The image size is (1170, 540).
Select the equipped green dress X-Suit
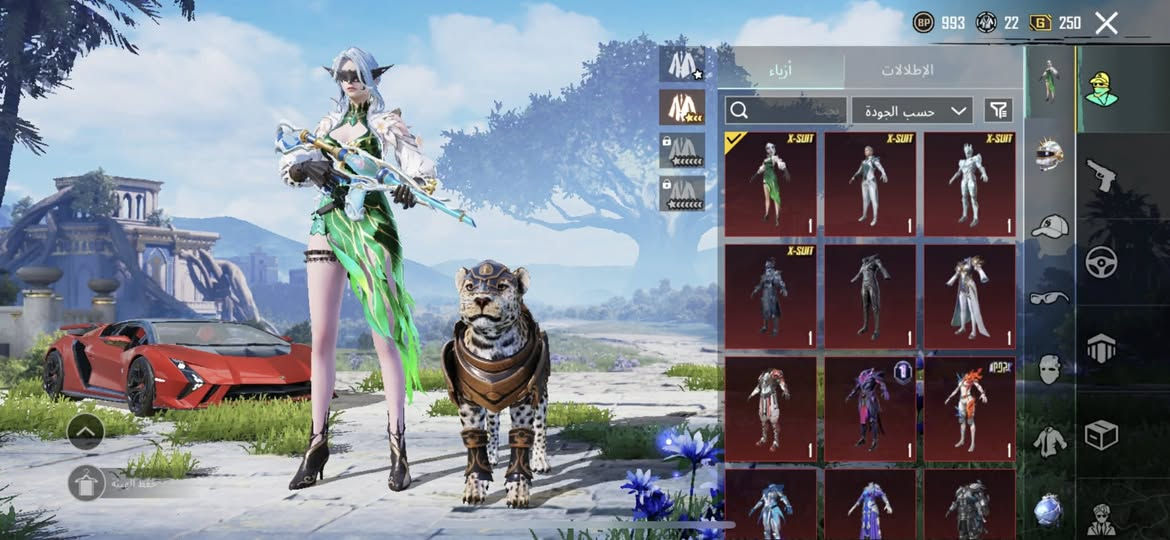click(x=770, y=184)
